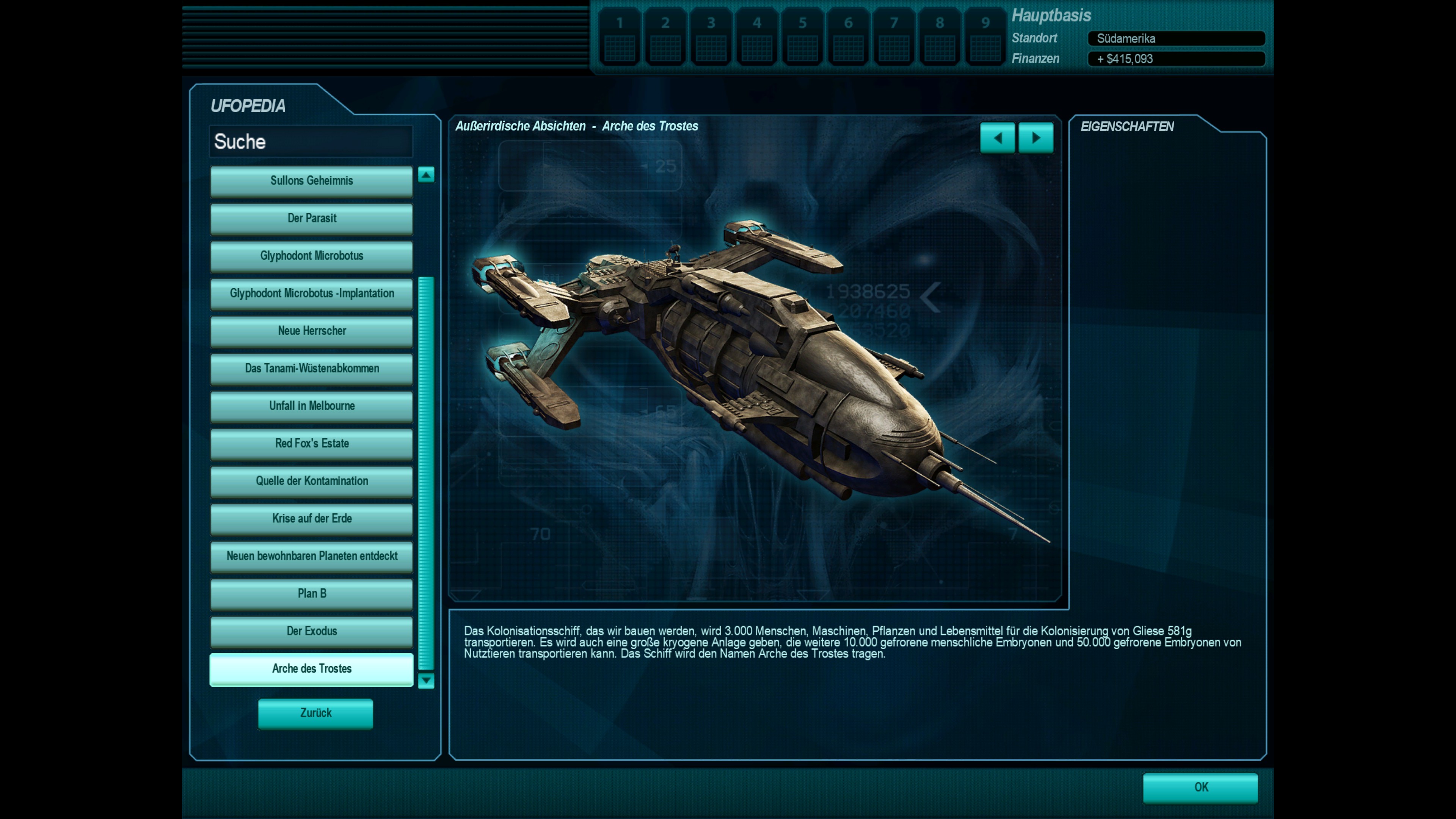Click the Suche search field
The height and width of the screenshot is (819, 1456).
[x=311, y=141]
